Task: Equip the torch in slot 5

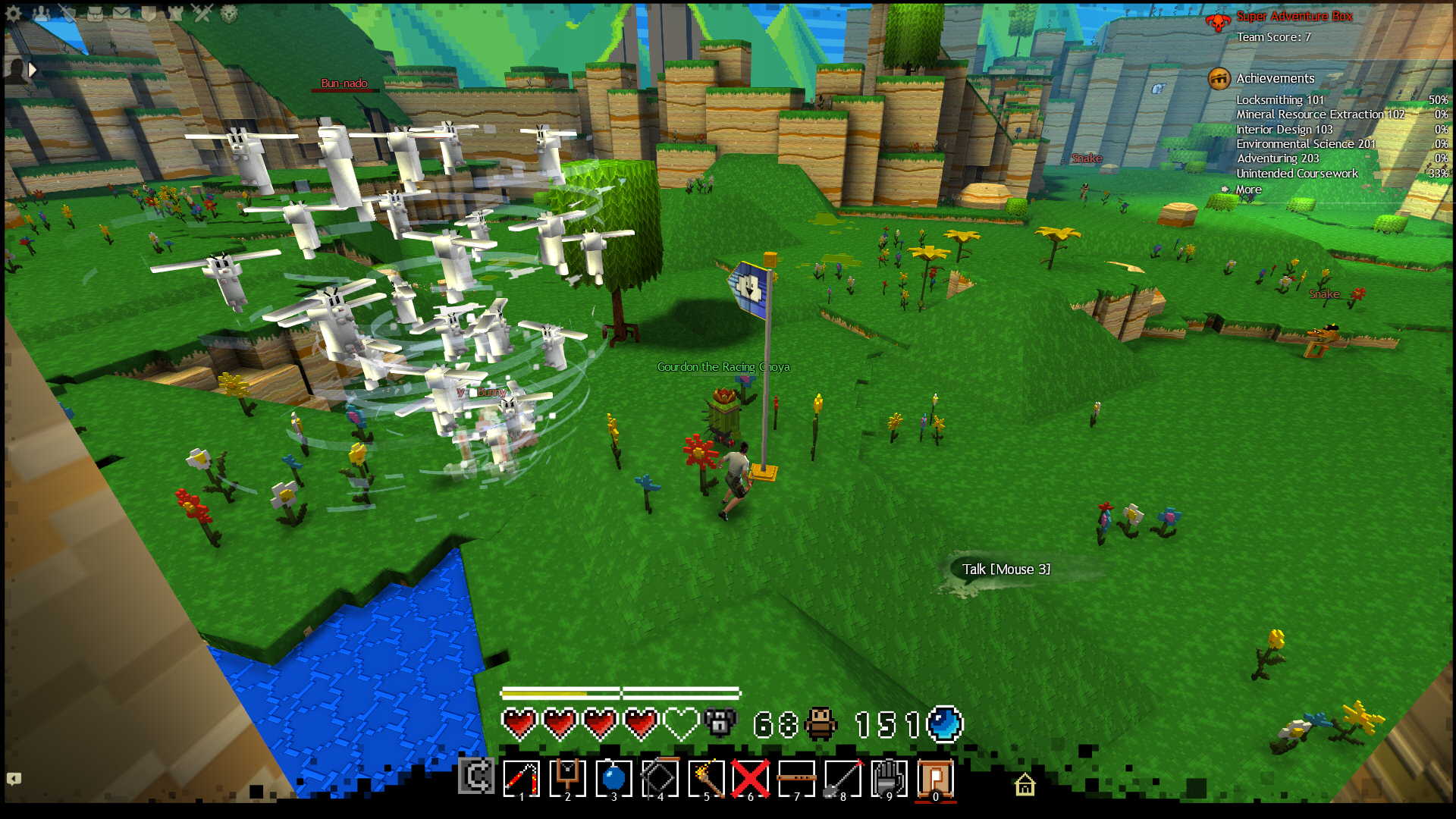Action: click(x=706, y=778)
